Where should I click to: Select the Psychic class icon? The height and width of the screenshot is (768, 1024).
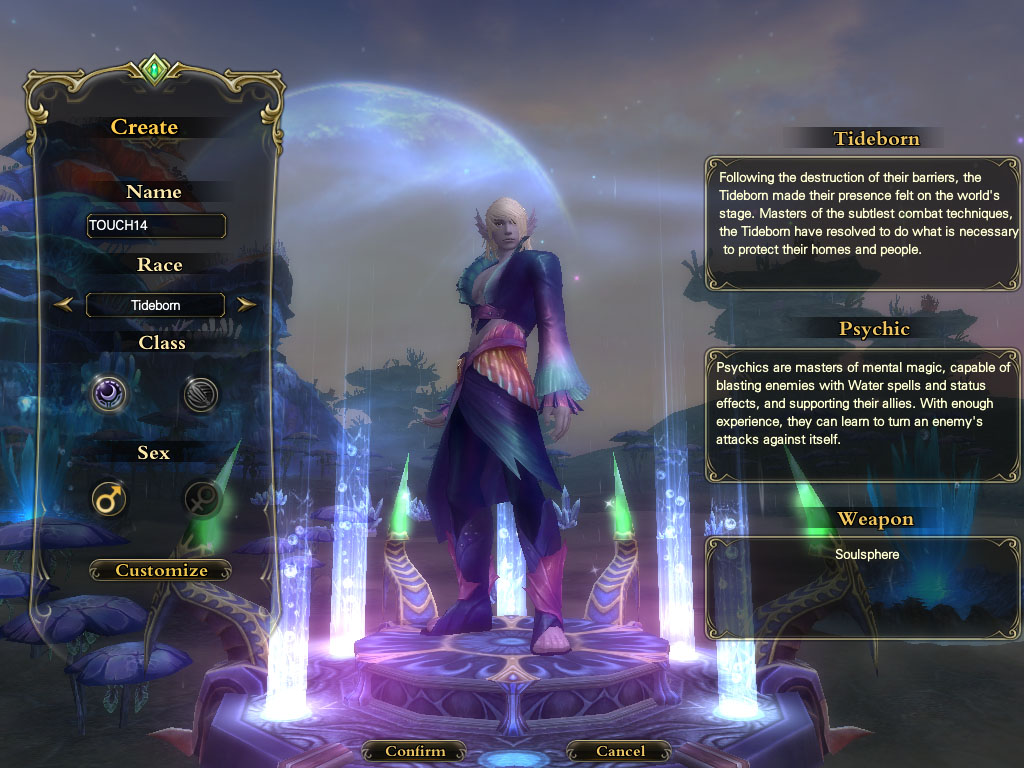pyautogui.click(x=109, y=394)
